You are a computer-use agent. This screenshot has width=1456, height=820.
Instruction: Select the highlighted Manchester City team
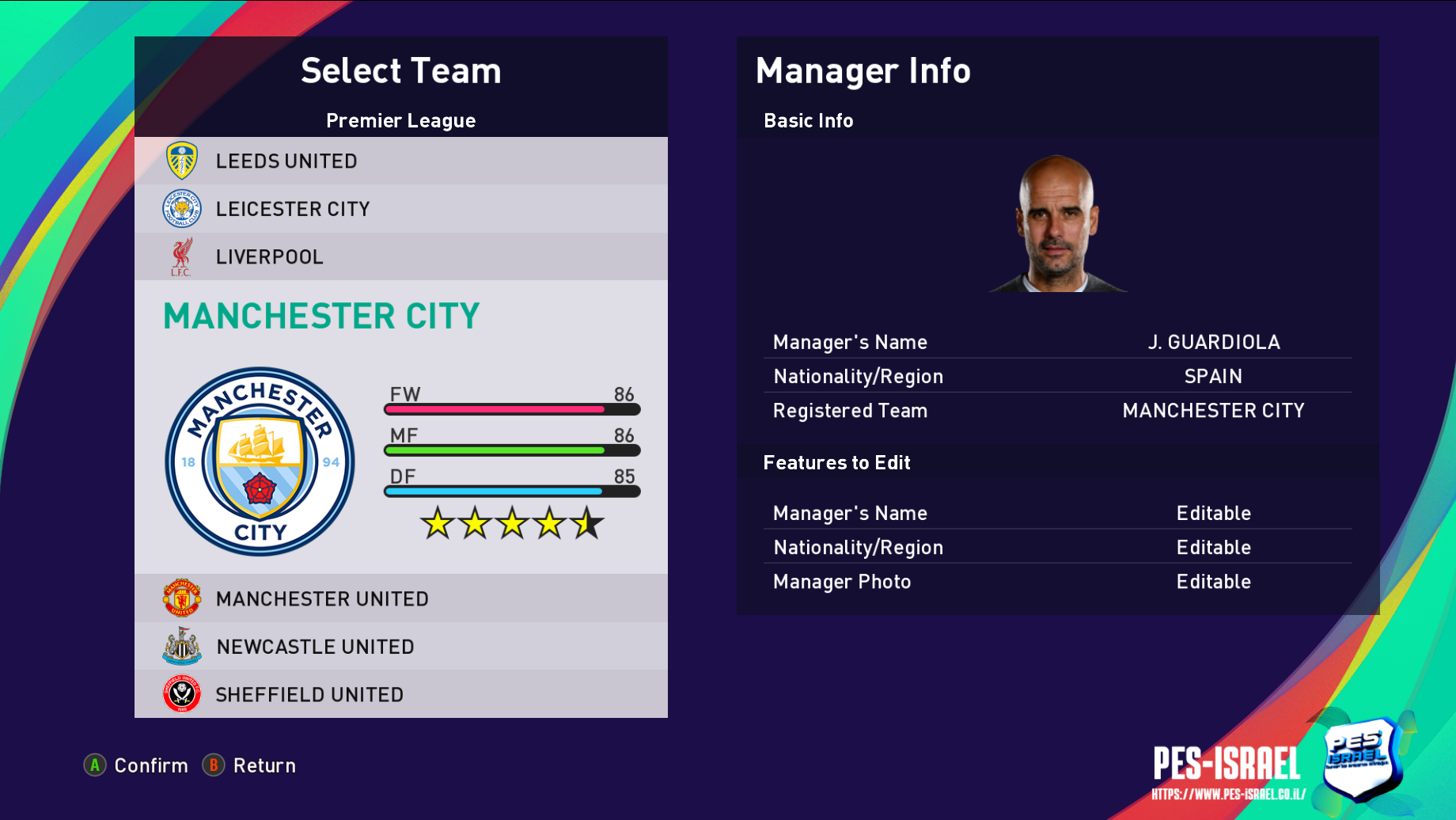(x=321, y=316)
